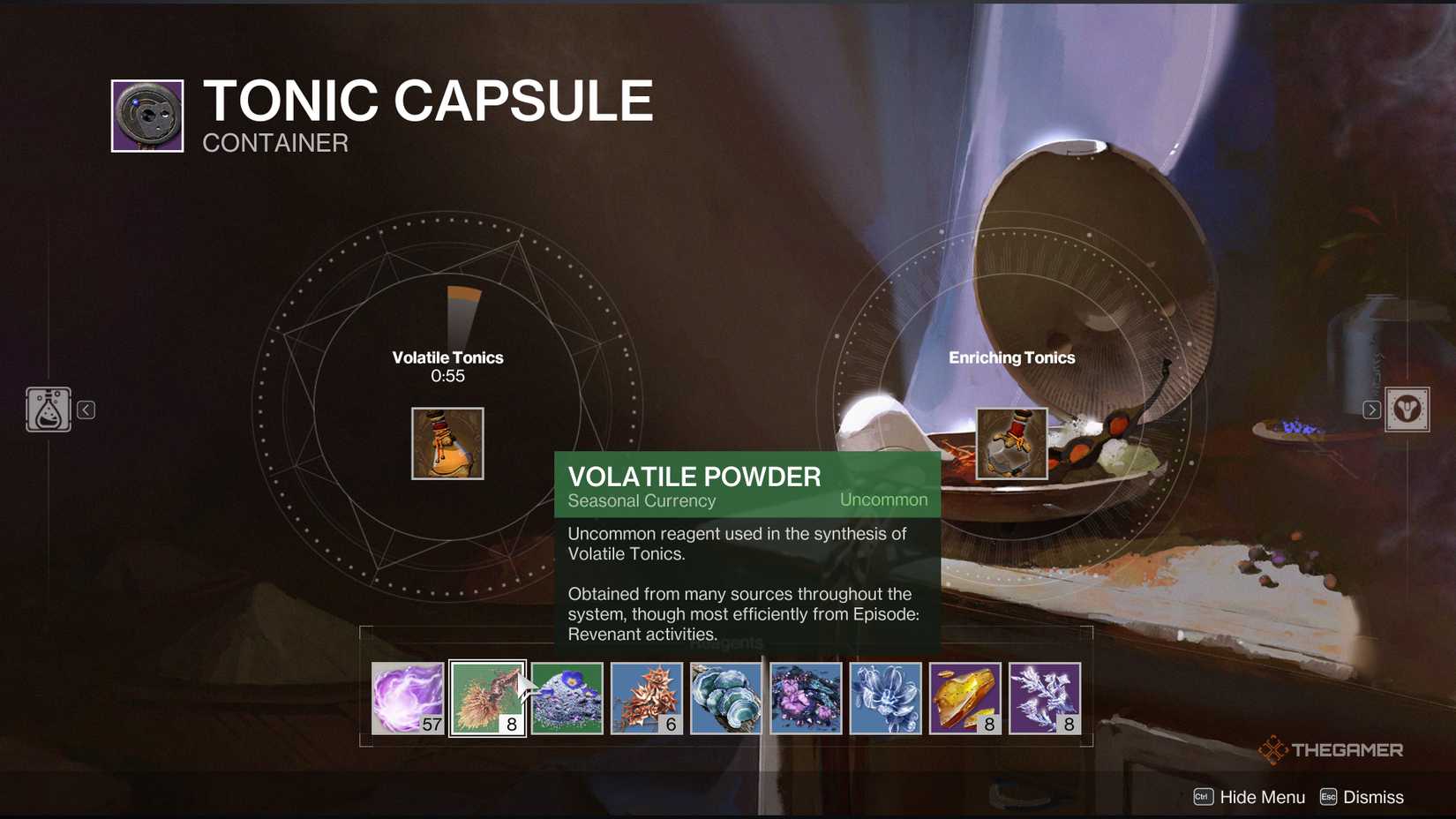Select the Enriching Tonic bottle icon
The width and height of the screenshot is (1456, 819).
tap(1011, 443)
